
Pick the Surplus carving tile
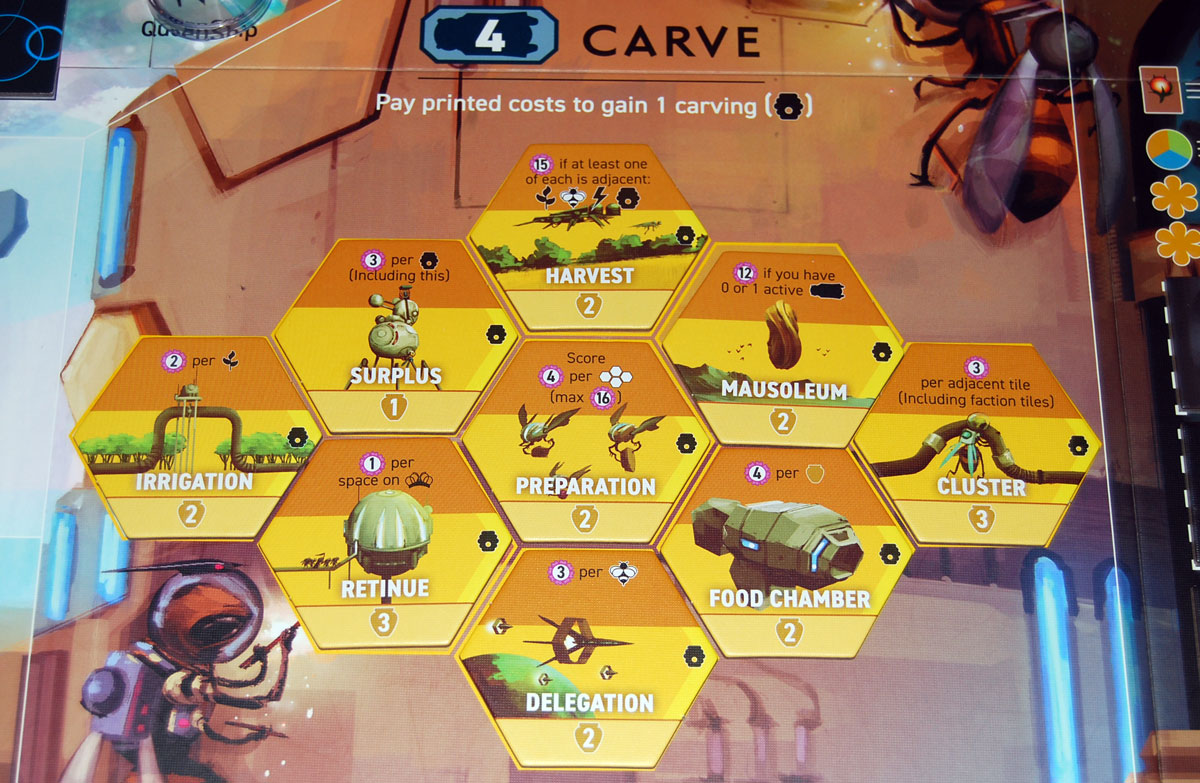point(397,335)
